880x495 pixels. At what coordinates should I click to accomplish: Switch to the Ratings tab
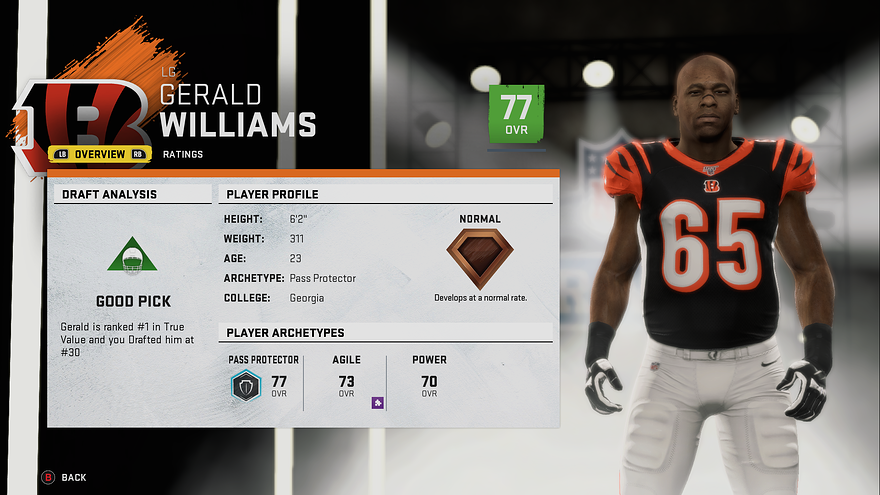click(182, 154)
